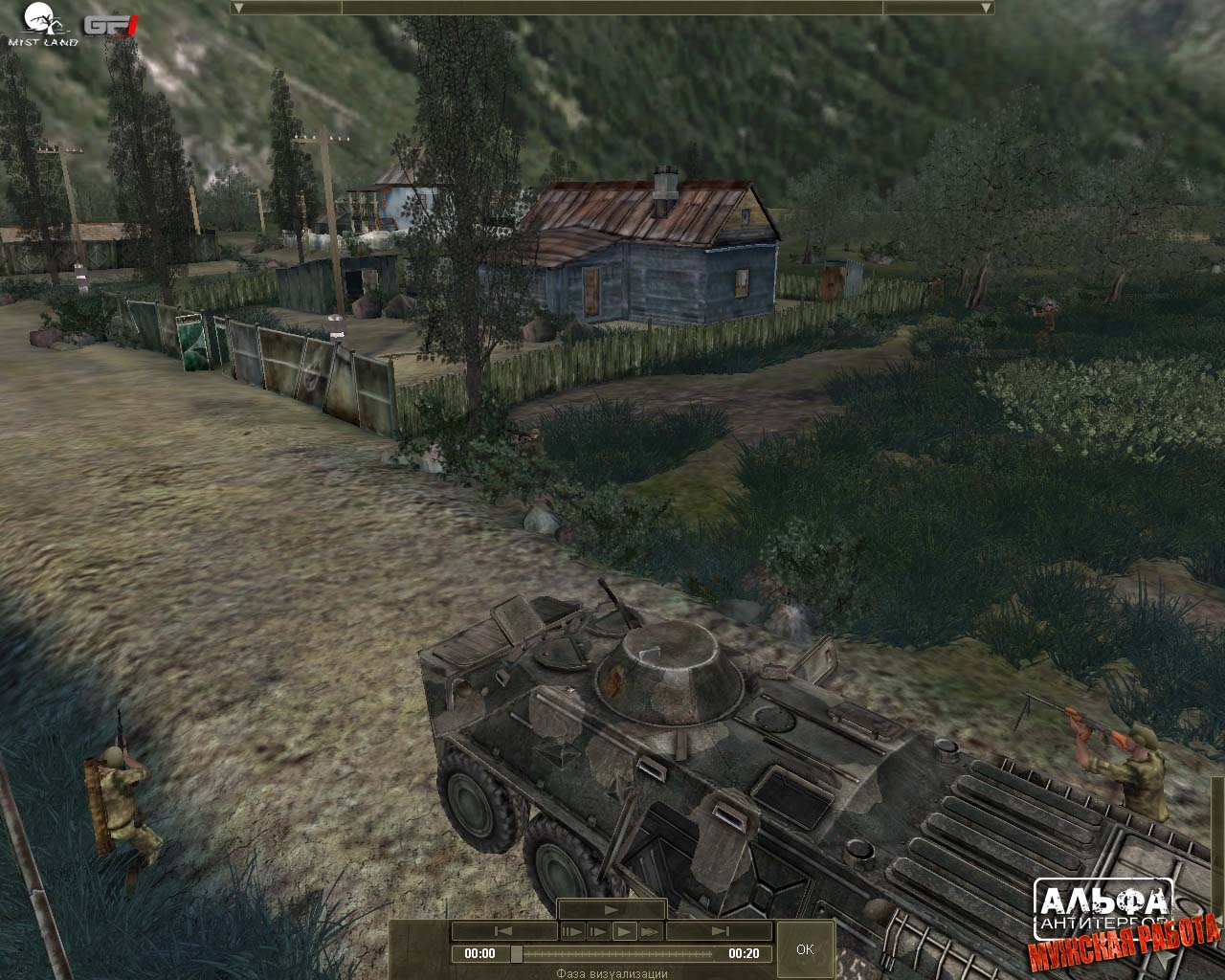Expand the top-right dropdown arrow

[987, 8]
